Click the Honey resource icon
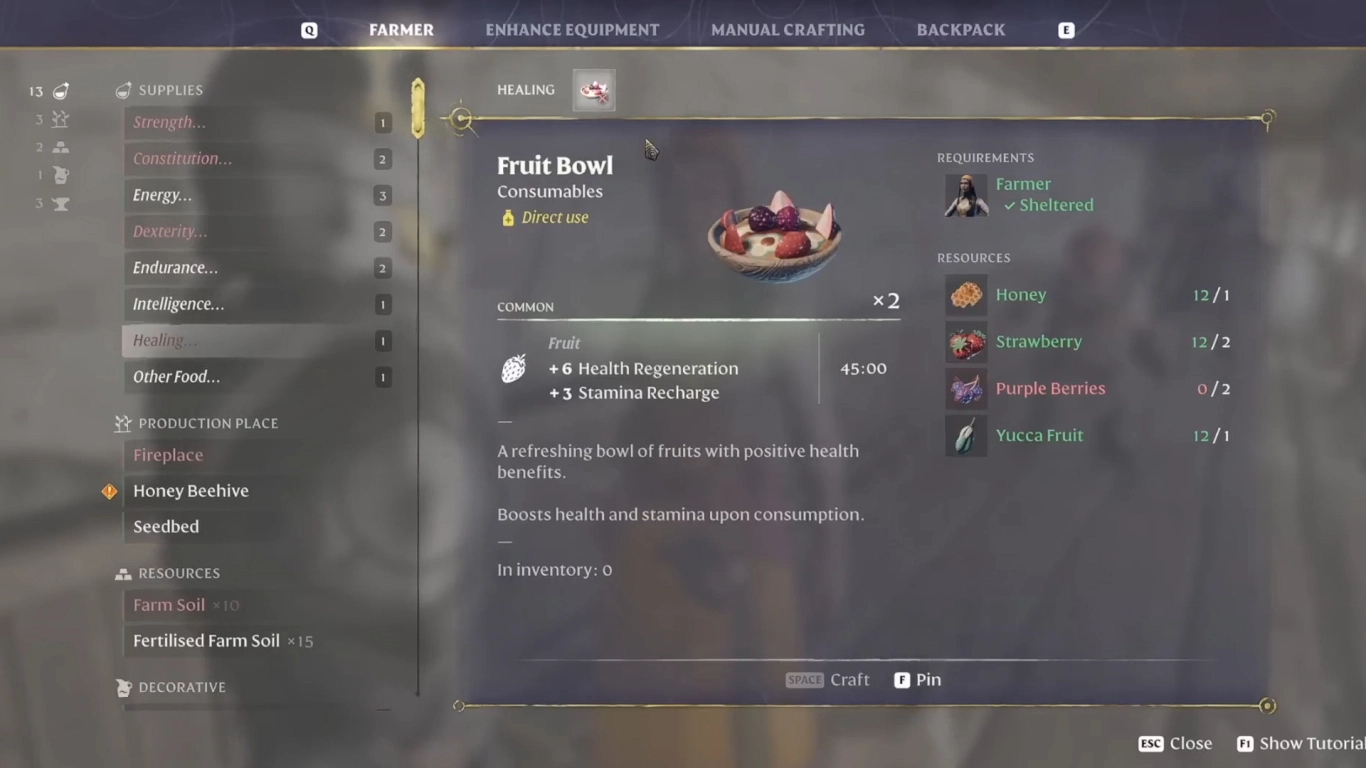Image resolution: width=1366 pixels, height=768 pixels. pyautogui.click(x=965, y=295)
